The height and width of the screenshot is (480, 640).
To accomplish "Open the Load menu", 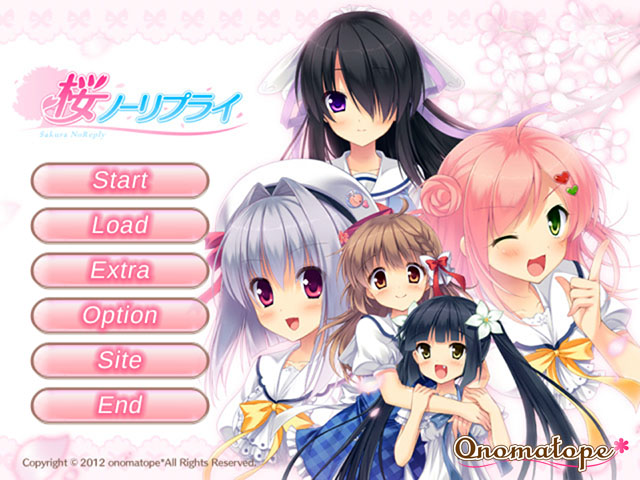I will tap(120, 226).
